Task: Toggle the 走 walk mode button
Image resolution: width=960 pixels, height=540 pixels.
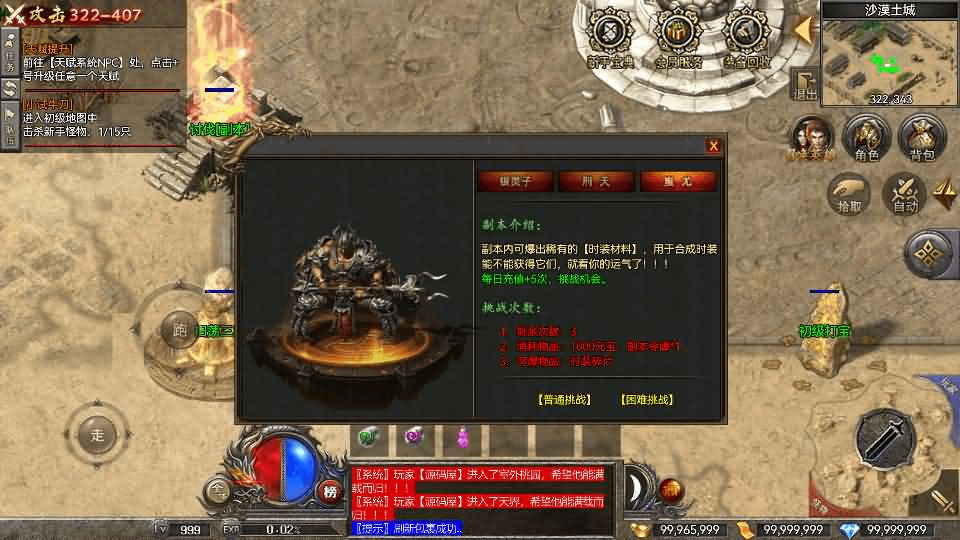Action: 97,435
